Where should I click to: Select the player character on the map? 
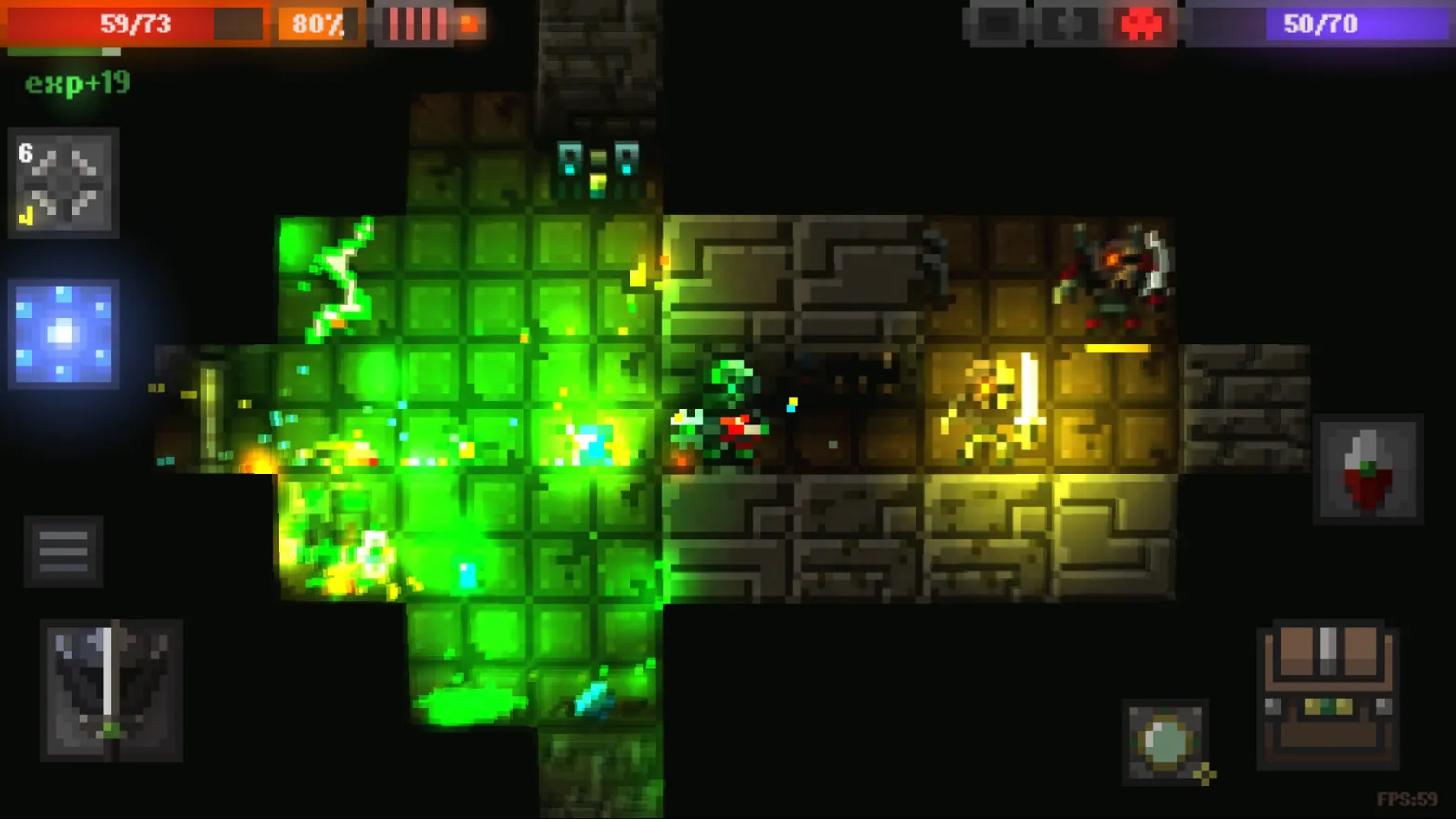pos(729,409)
